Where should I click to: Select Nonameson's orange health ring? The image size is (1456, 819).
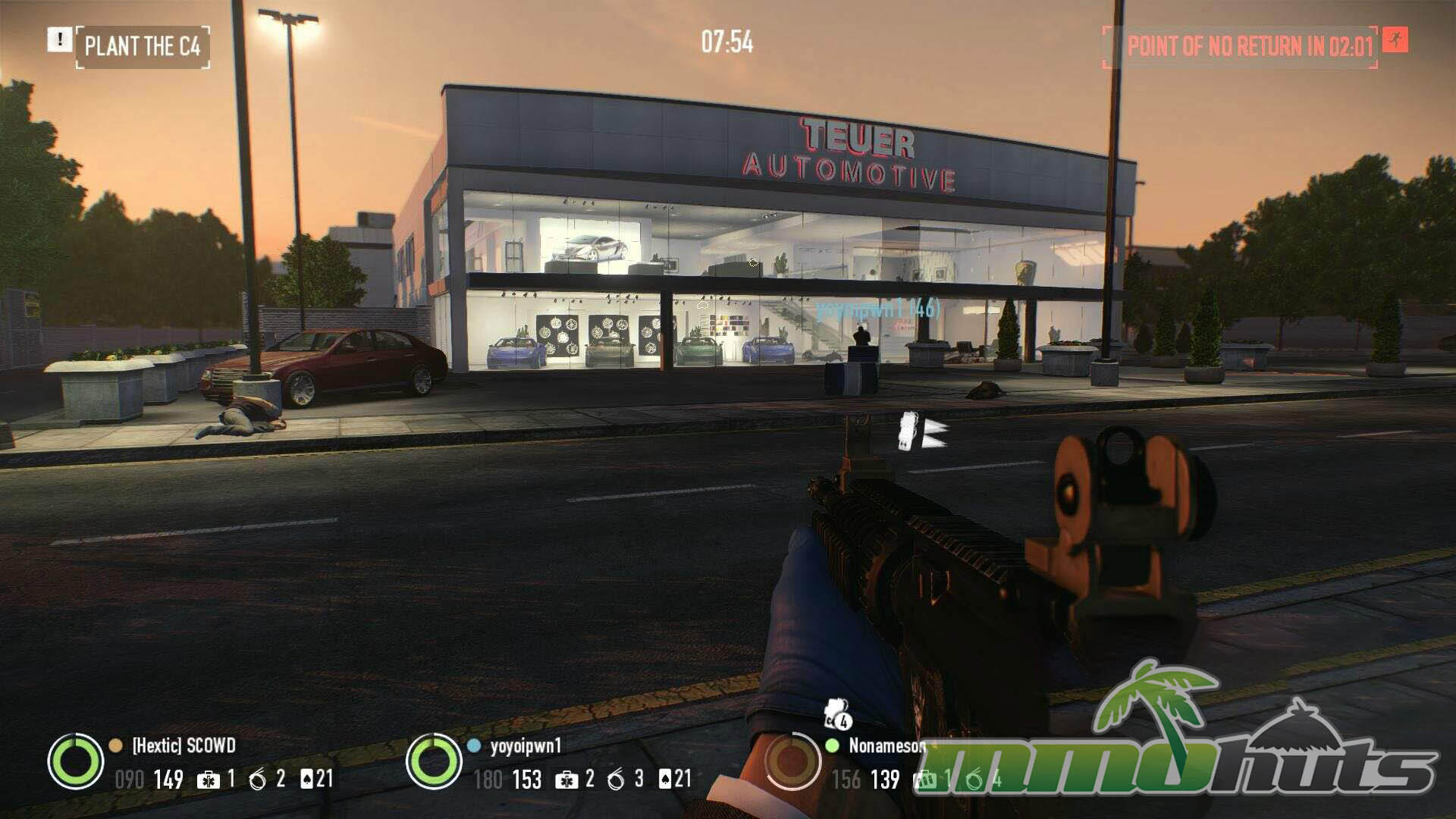tap(793, 761)
